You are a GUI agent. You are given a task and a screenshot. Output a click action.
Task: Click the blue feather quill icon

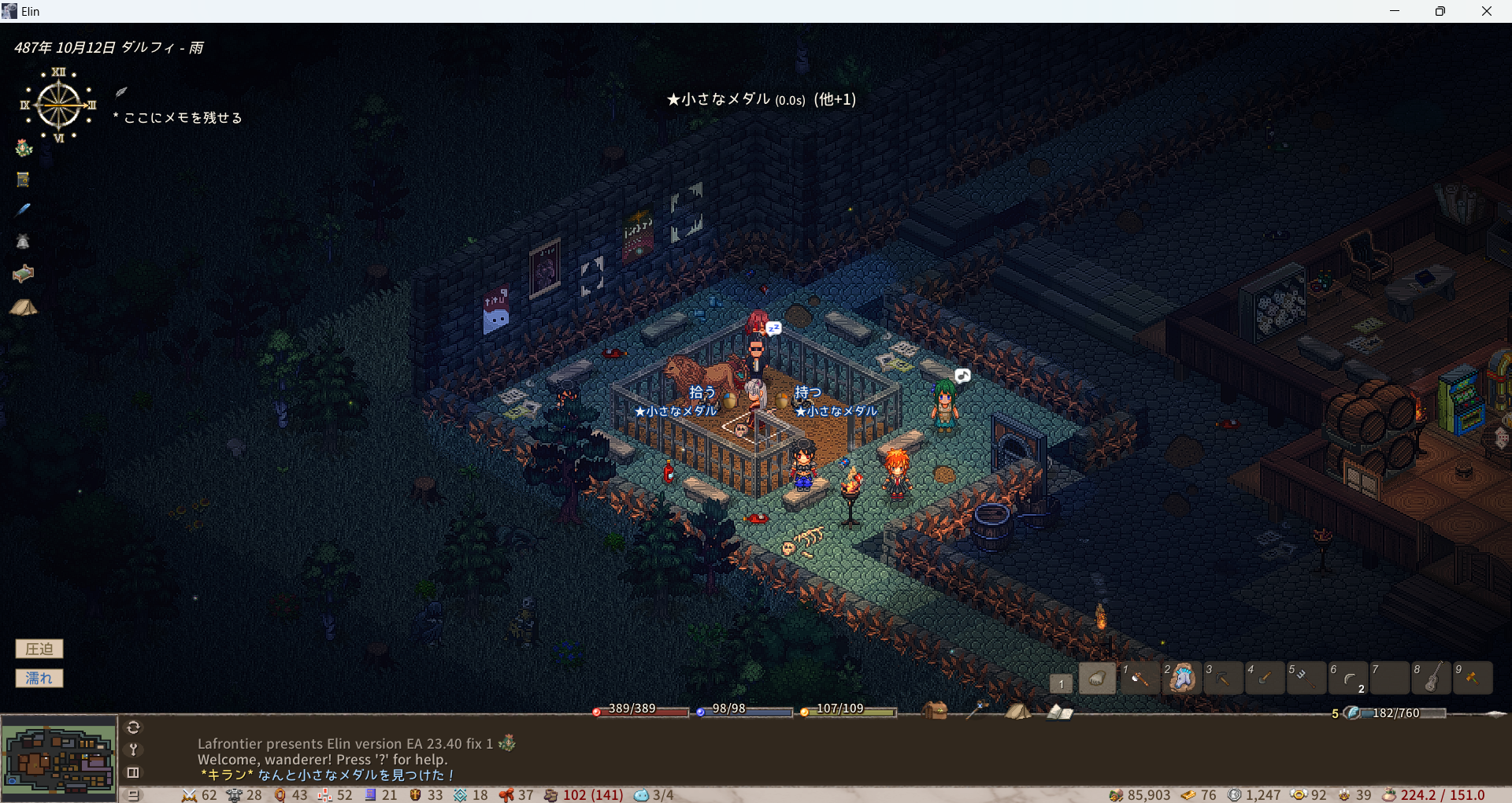tap(23, 209)
